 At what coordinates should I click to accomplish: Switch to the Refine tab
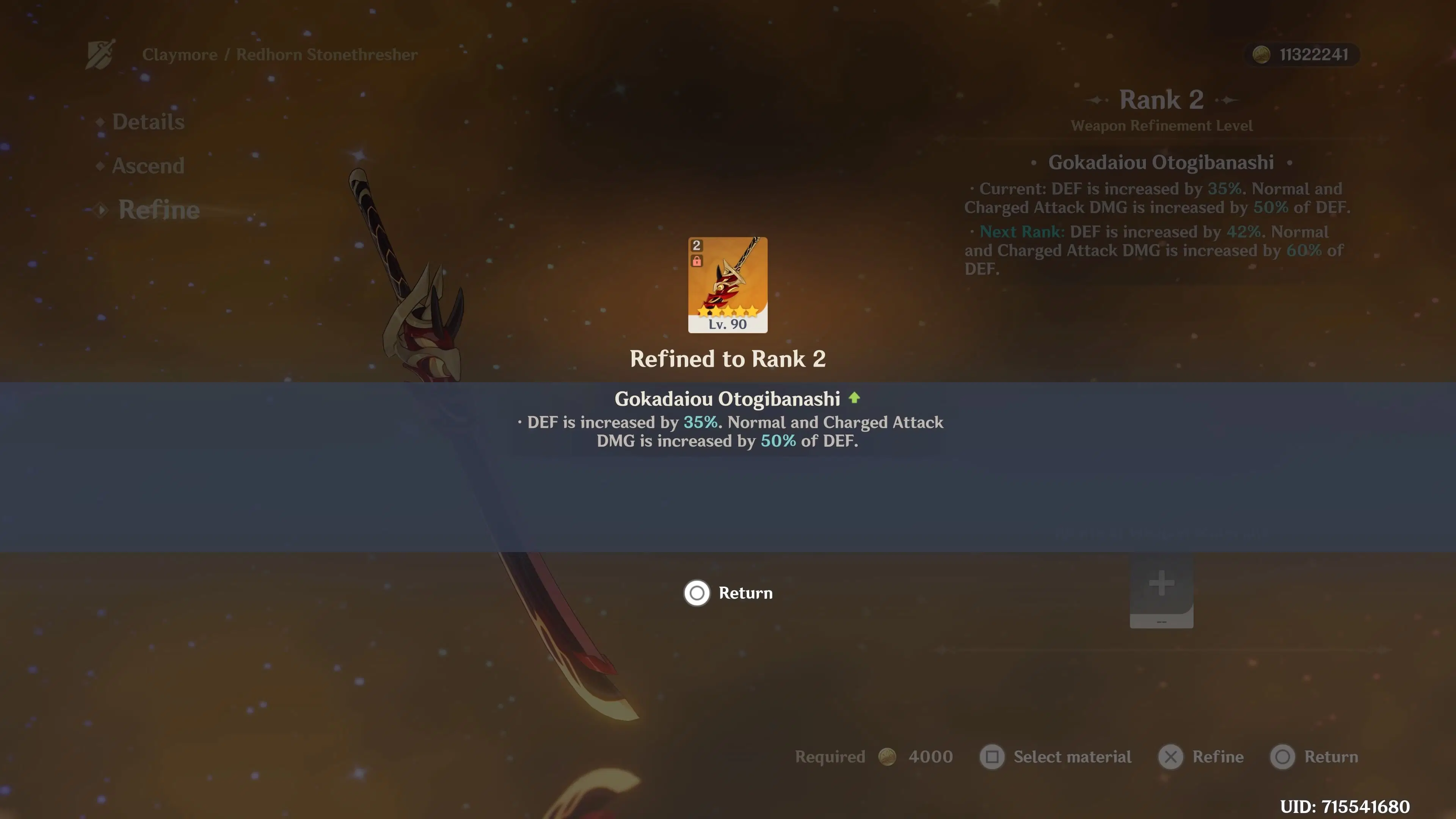pyautogui.click(x=159, y=210)
